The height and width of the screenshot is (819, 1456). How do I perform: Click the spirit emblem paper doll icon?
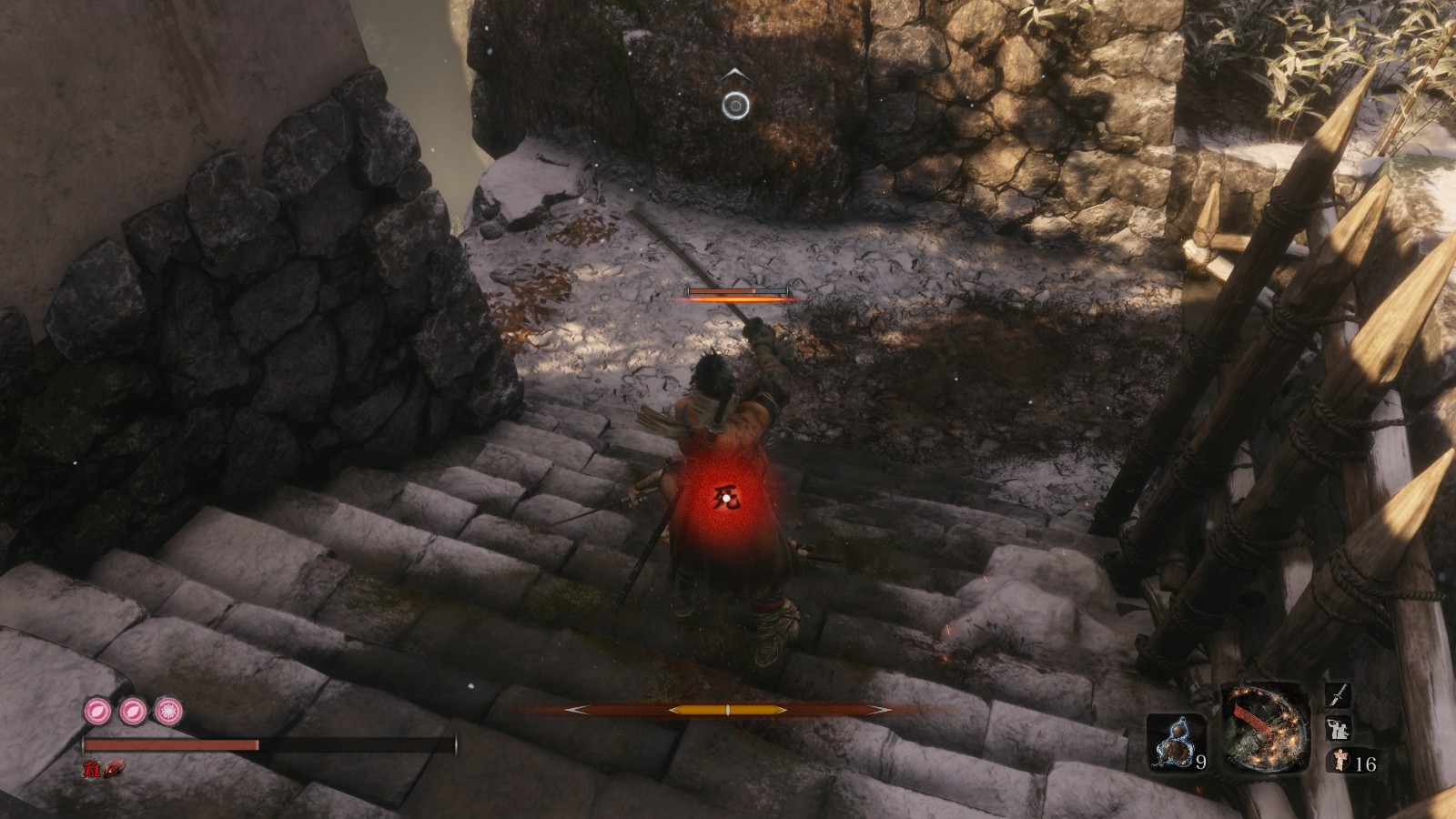(x=1336, y=763)
